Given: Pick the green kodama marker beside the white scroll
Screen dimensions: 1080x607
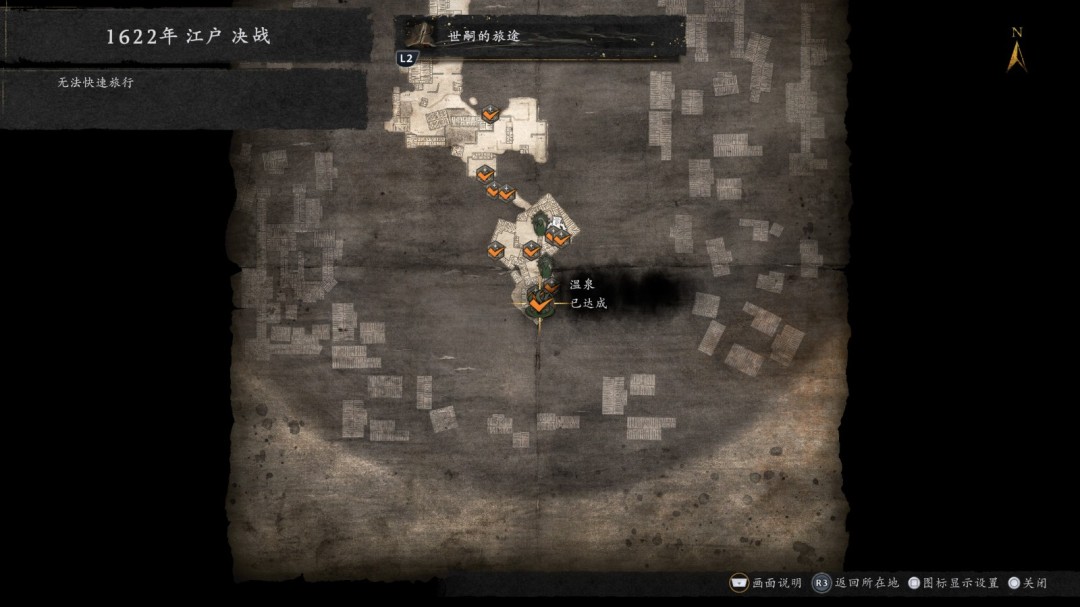Looking at the screenshot, I should (540, 221).
